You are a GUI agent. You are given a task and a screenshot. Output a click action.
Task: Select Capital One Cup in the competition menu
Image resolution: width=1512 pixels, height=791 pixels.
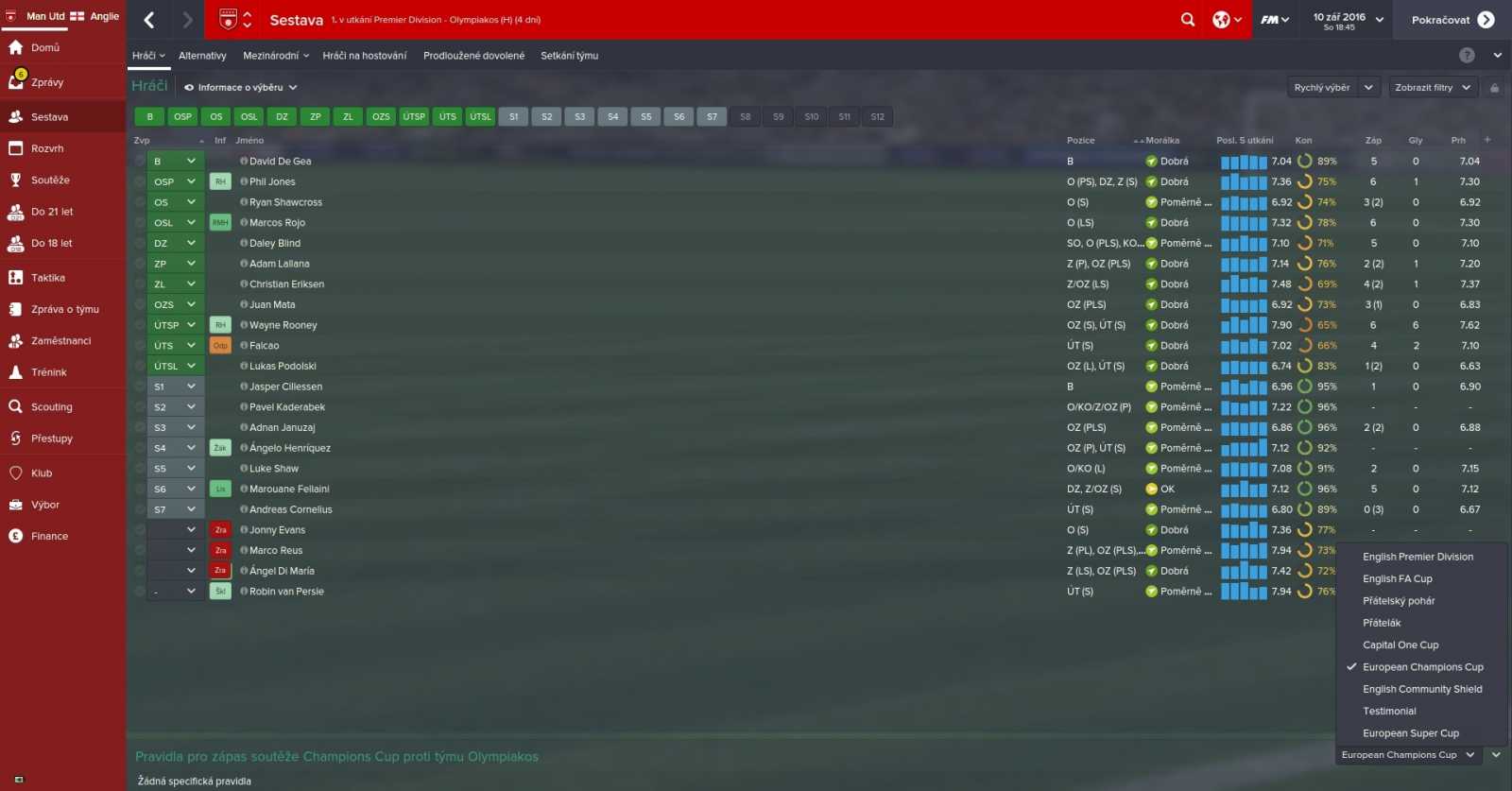point(1400,645)
